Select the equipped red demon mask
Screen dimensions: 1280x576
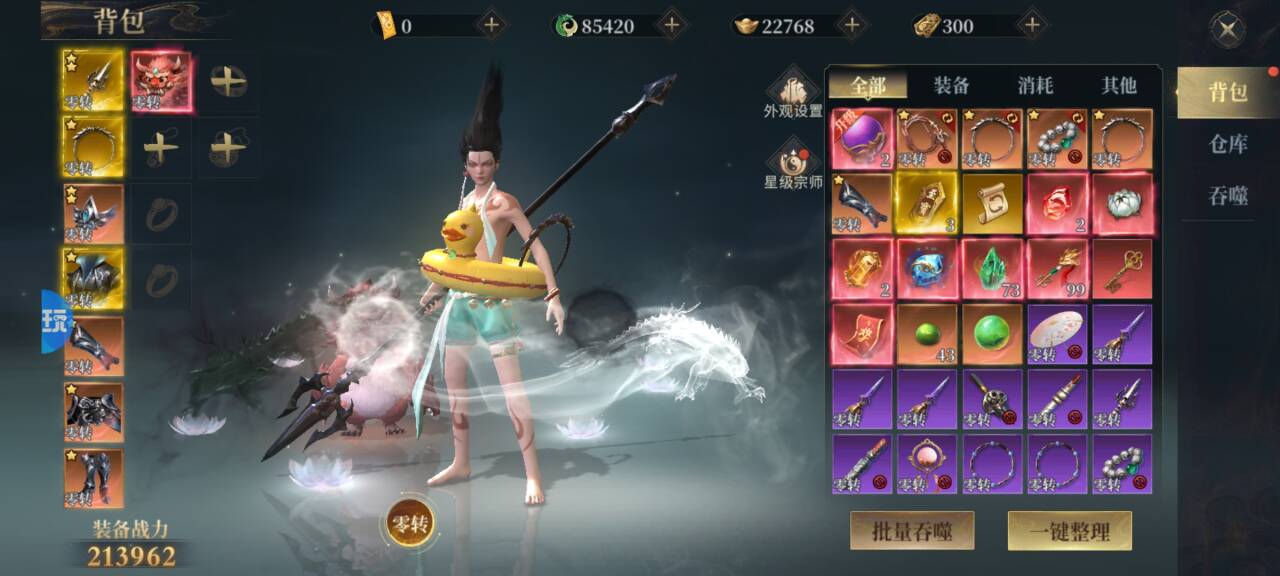click(160, 81)
